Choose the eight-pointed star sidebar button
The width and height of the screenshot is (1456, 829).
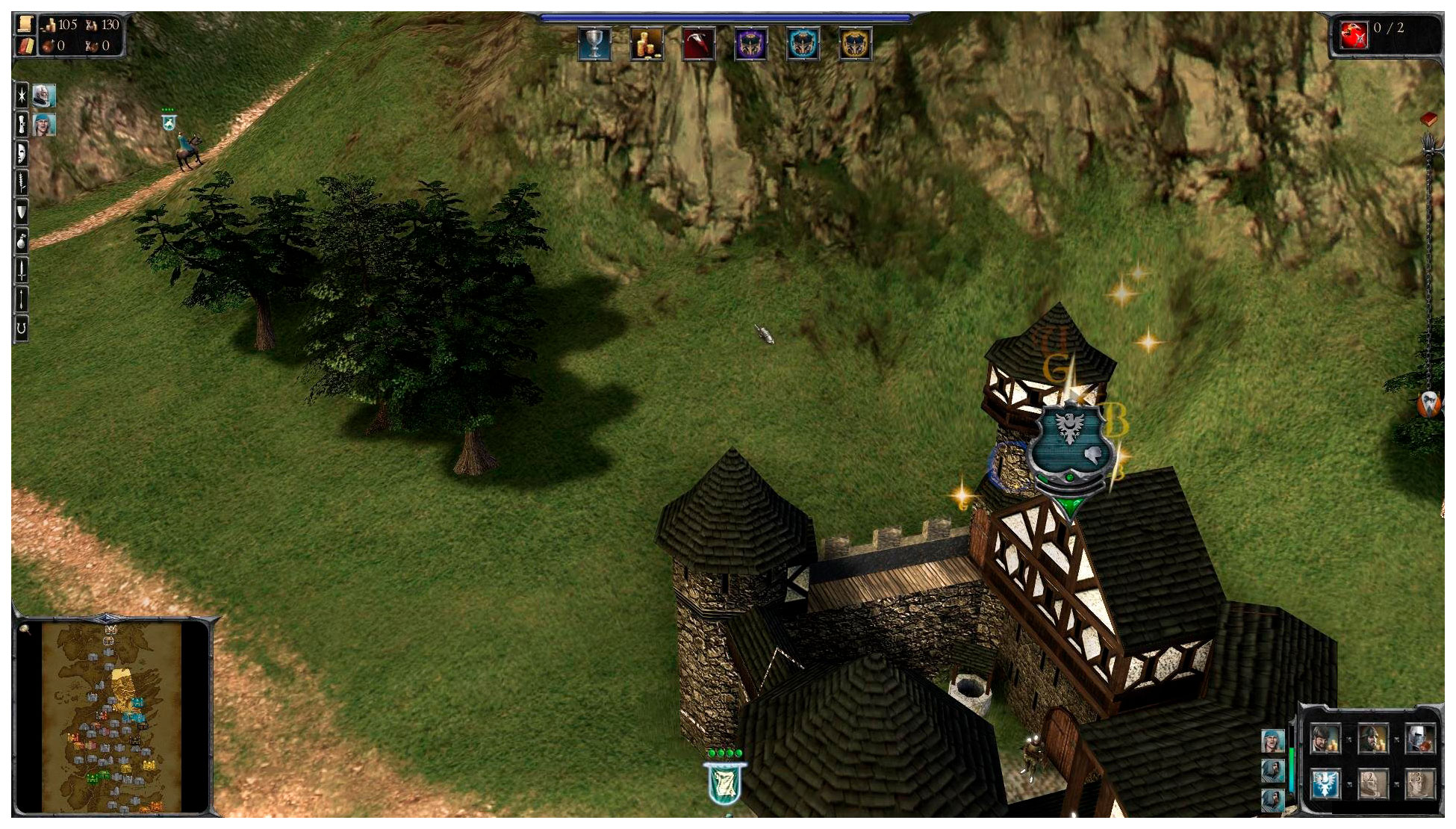22,95
